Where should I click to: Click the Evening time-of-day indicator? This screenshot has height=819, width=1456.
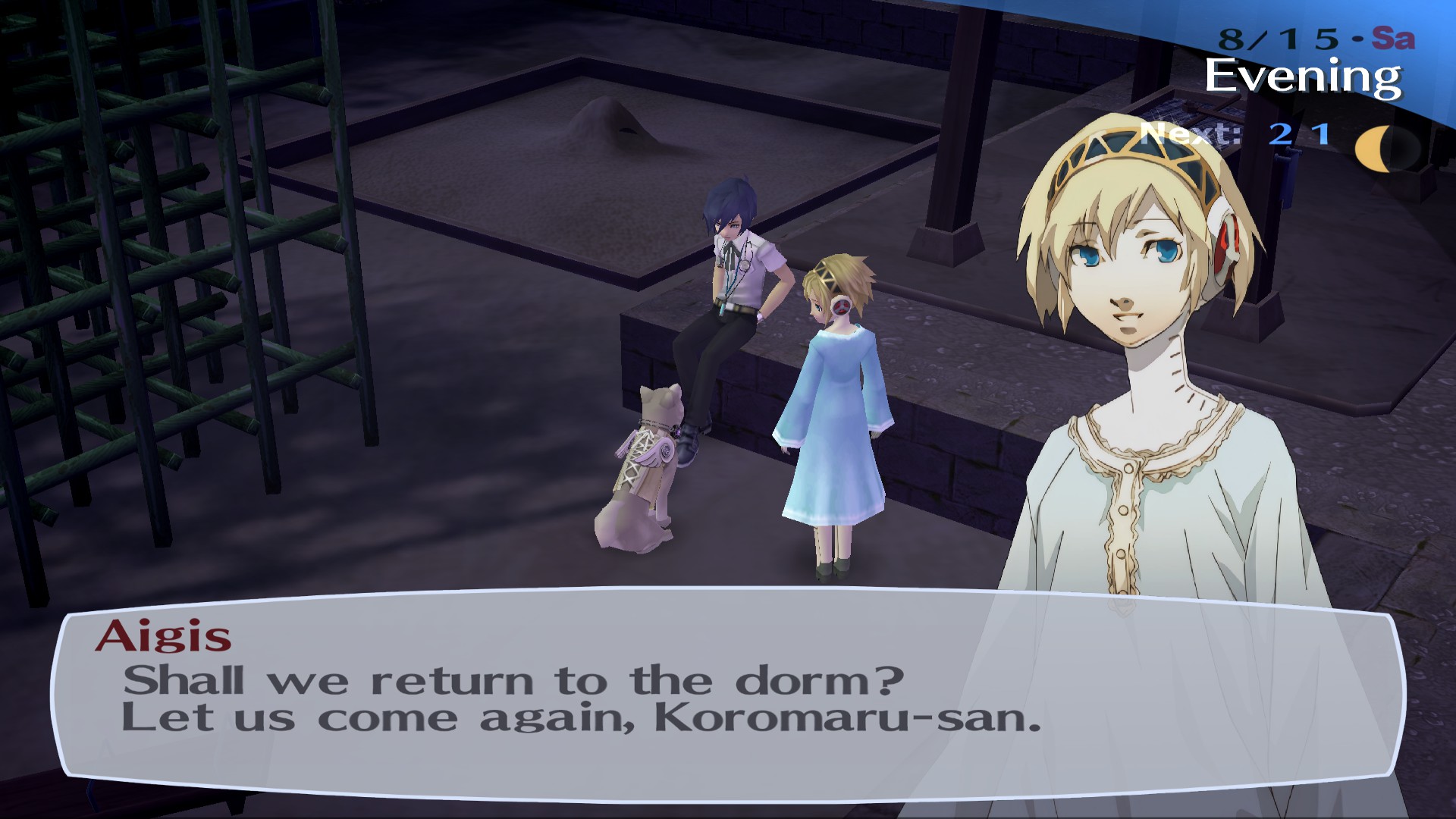click(x=1303, y=74)
